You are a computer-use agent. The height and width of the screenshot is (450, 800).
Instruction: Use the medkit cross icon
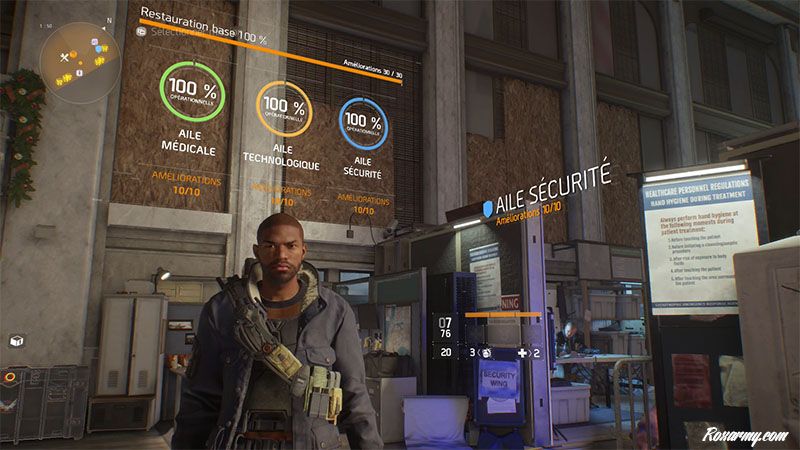click(522, 352)
